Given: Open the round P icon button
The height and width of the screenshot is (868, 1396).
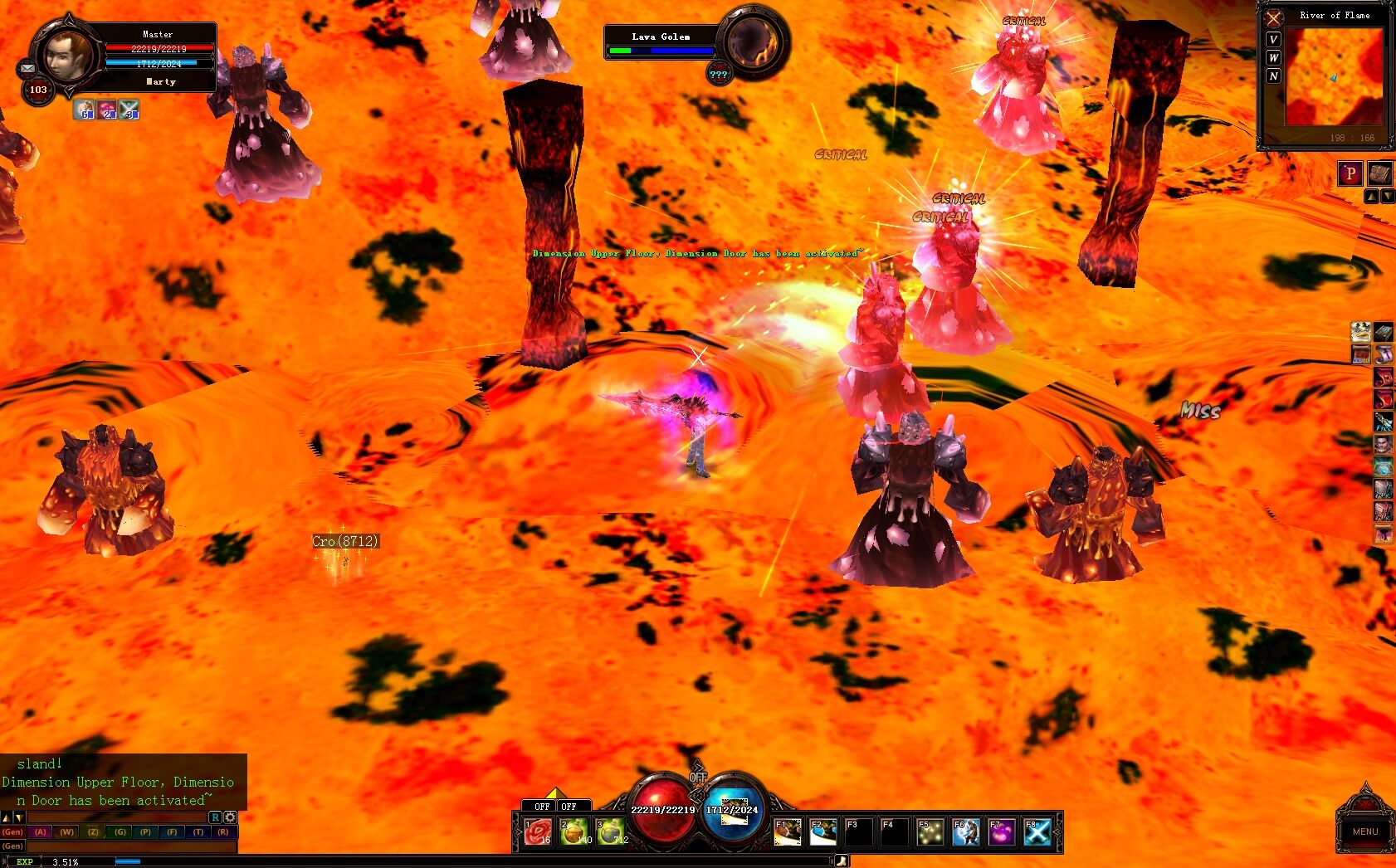Looking at the screenshot, I should tap(1350, 173).
